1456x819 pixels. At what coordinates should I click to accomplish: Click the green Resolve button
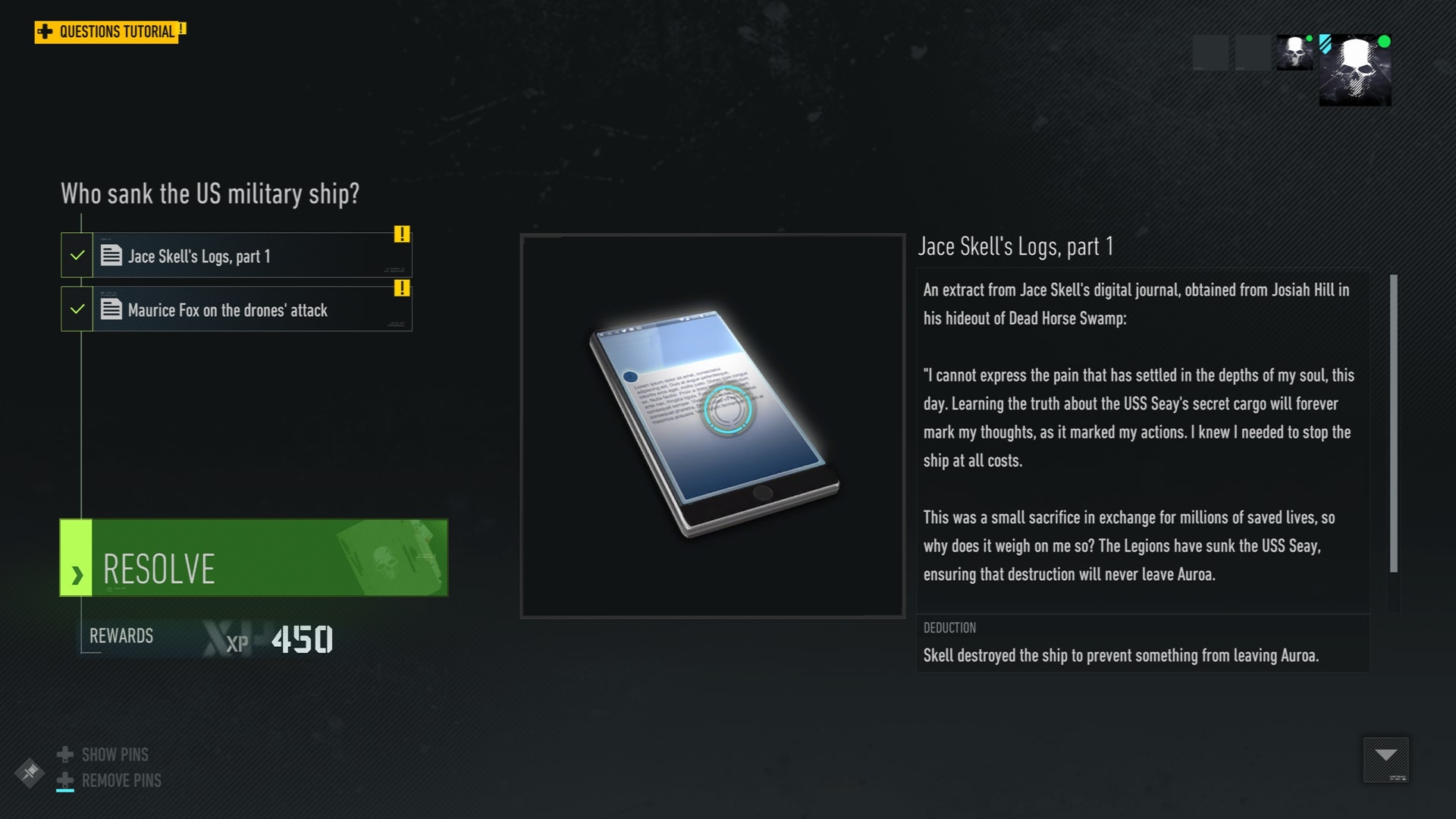pos(254,558)
